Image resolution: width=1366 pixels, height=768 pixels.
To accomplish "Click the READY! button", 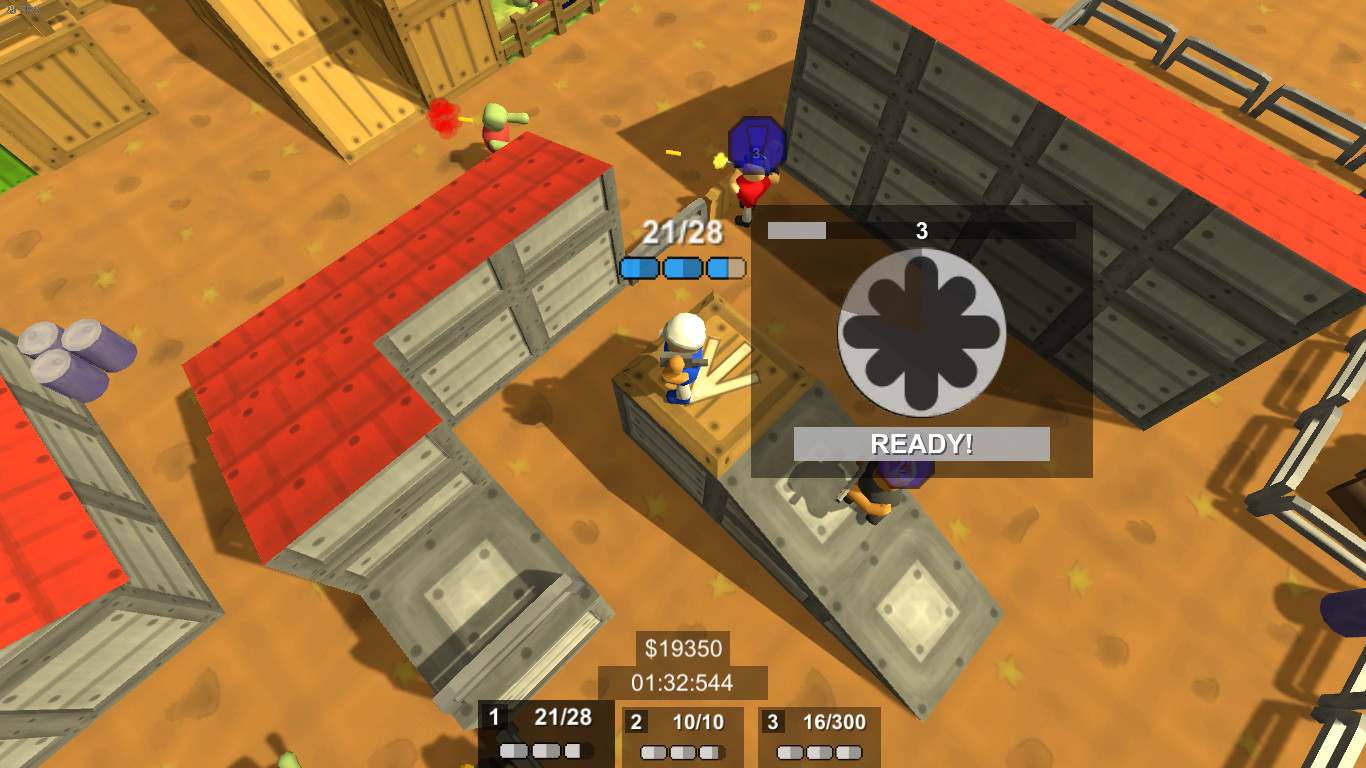I will point(918,442).
